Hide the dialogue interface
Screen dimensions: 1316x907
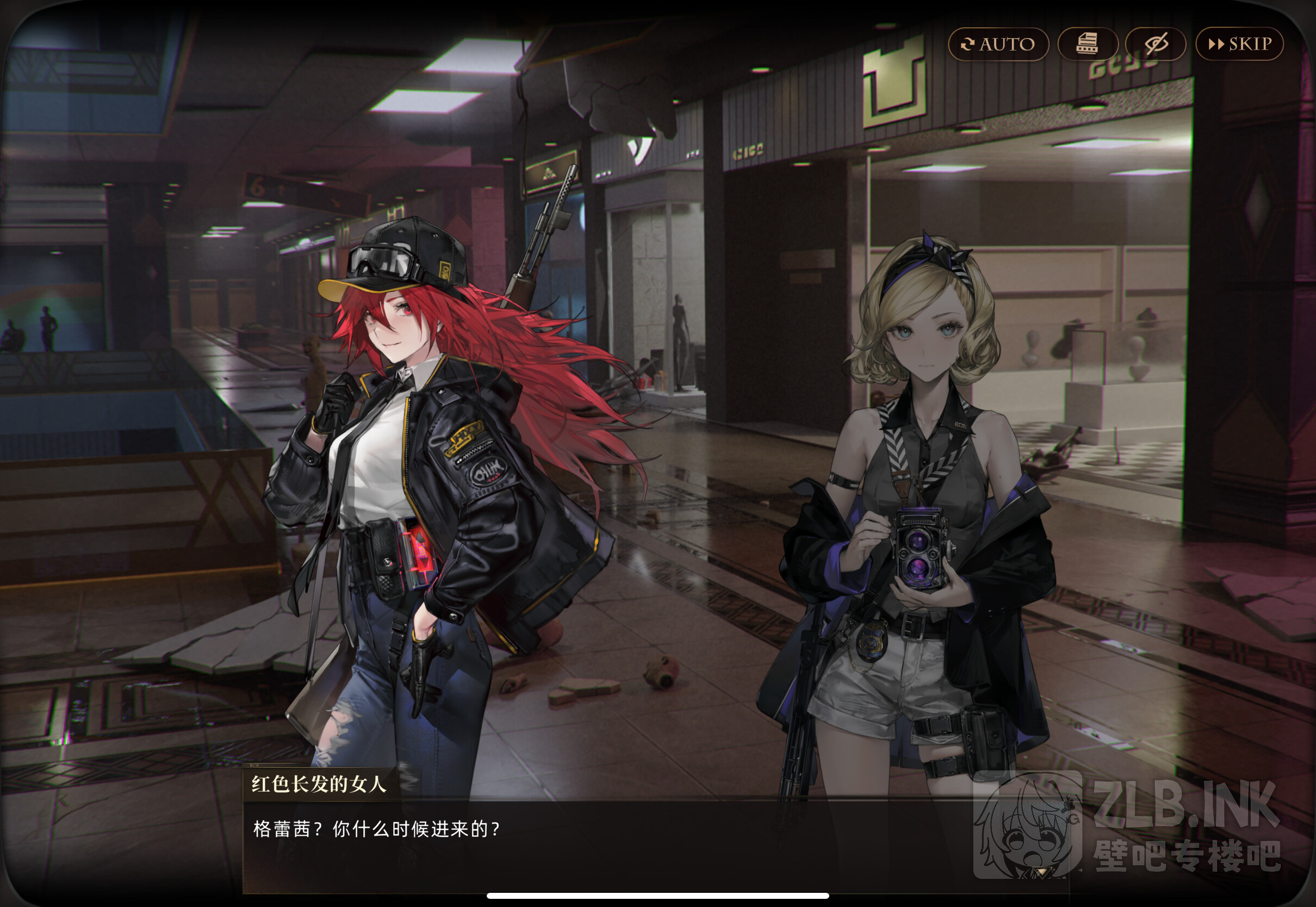(x=1155, y=45)
